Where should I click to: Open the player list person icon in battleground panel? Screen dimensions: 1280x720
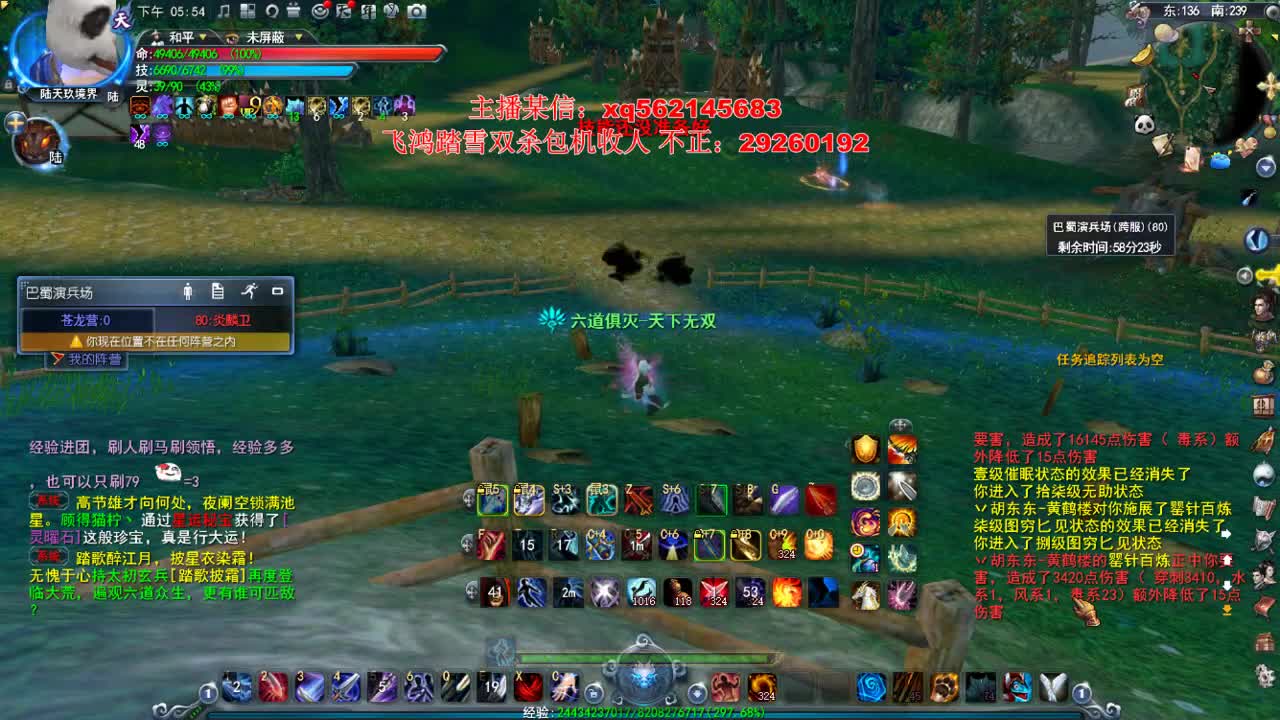[187, 292]
